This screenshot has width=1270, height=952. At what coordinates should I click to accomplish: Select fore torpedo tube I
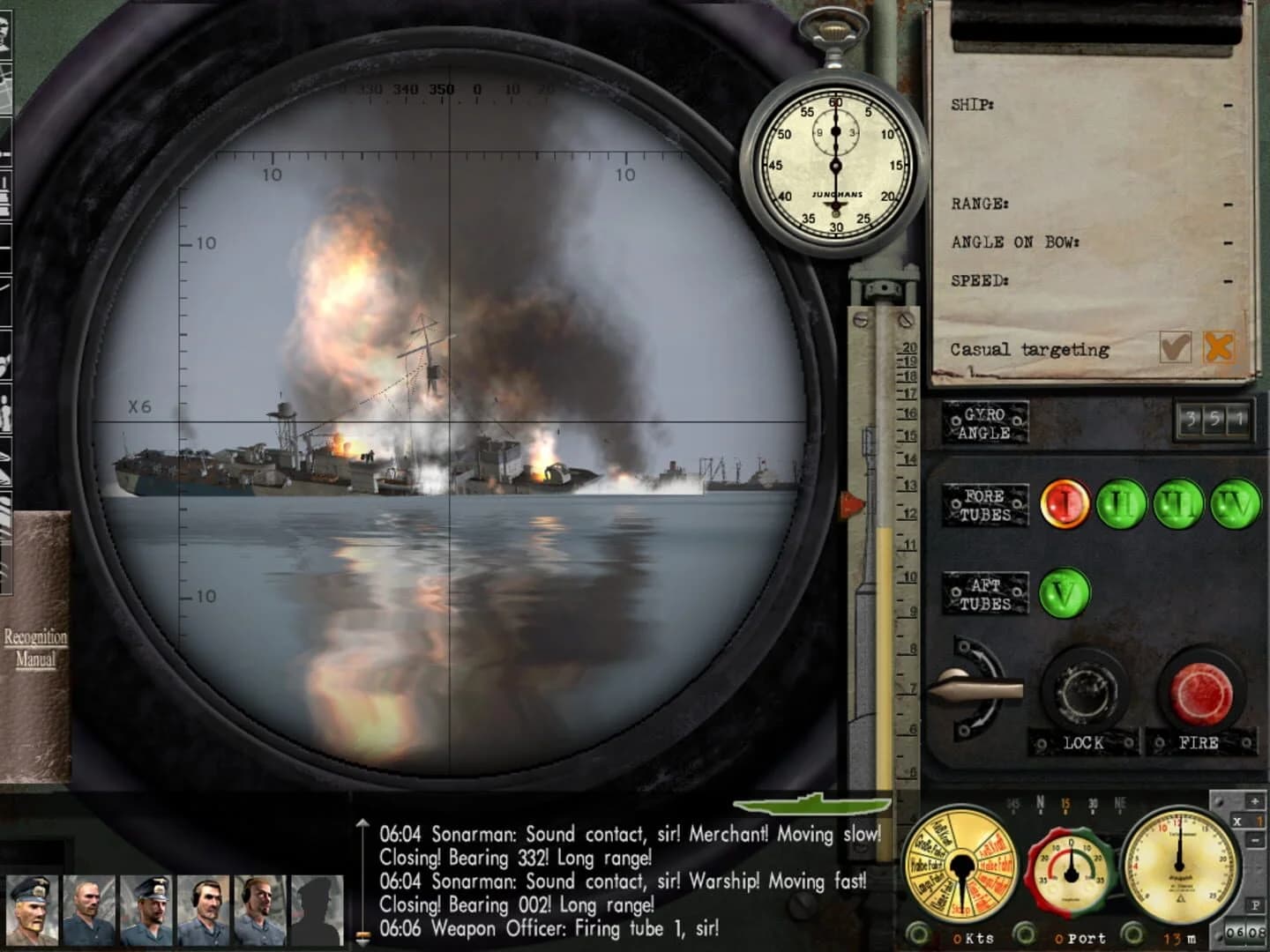tap(1067, 502)
